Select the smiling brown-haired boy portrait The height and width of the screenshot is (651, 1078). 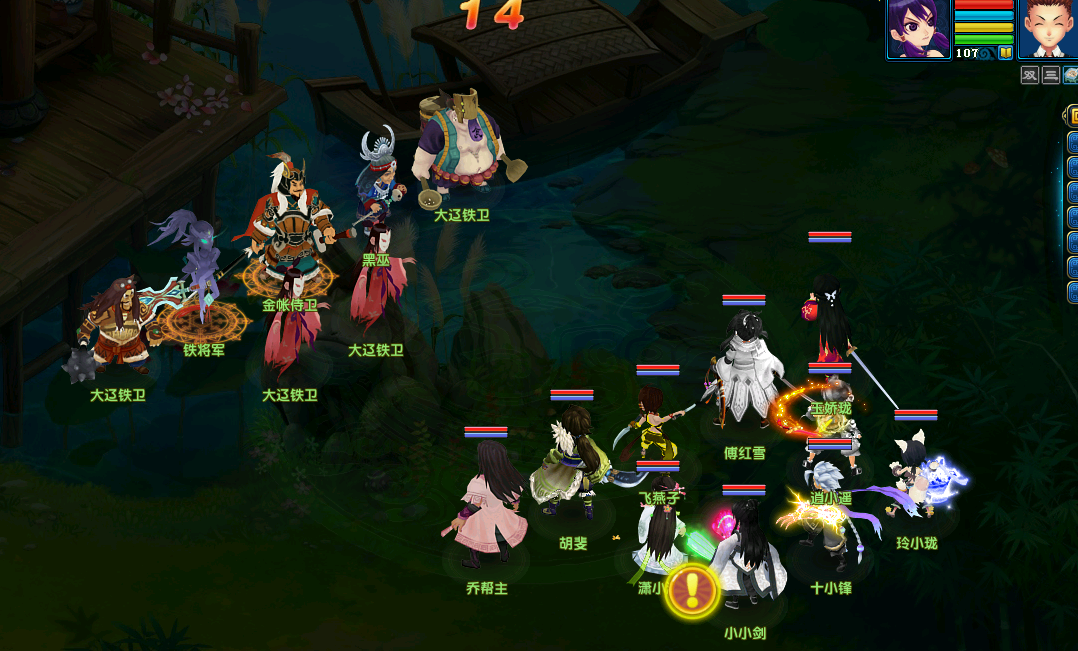(x=1049, y=27)
